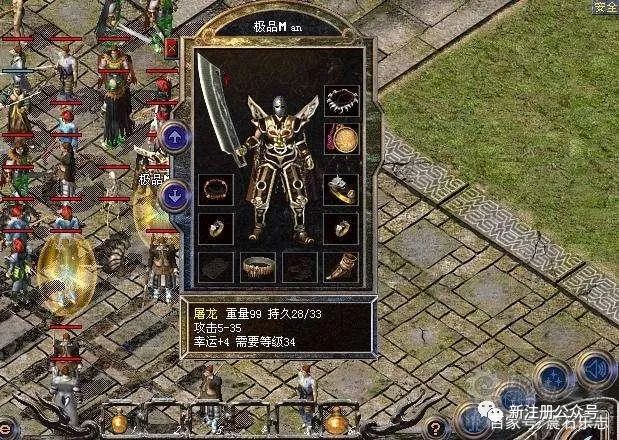
Task: Select the spiked necklace slot
Action: (x=341, y=101)
